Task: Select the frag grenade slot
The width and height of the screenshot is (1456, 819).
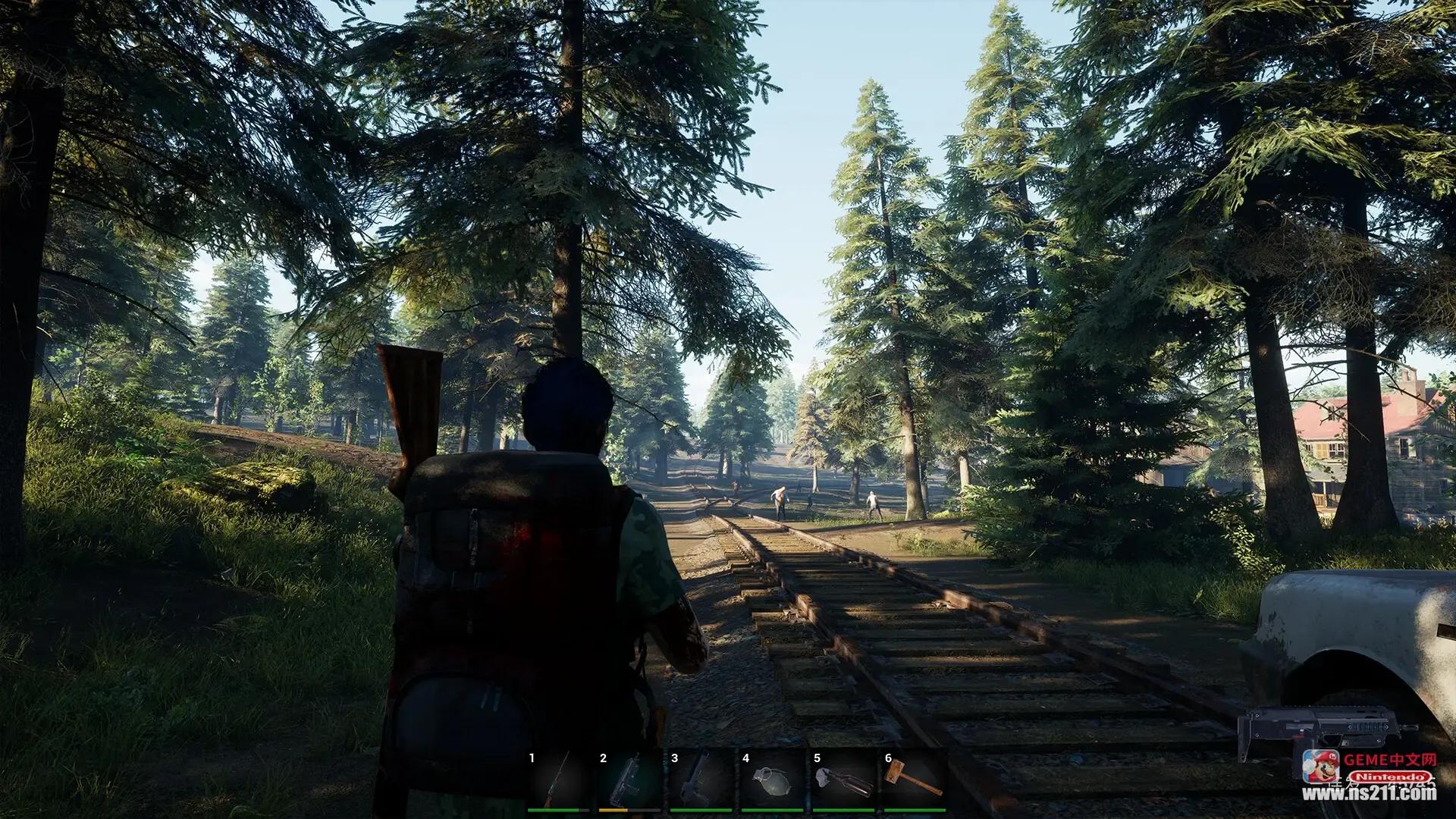Action: [772, 780]
